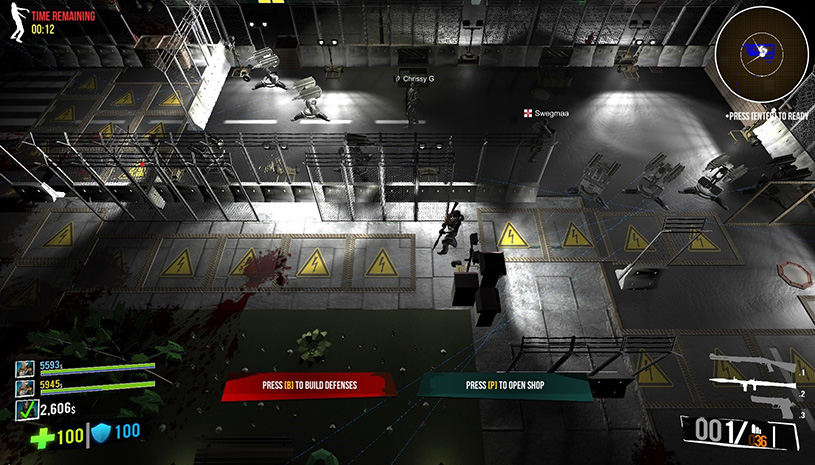The width and height of the screenshot is (815, 465).
Task: Select the teammate portrait with 5945 money
Action: click(x=25, y=386)
